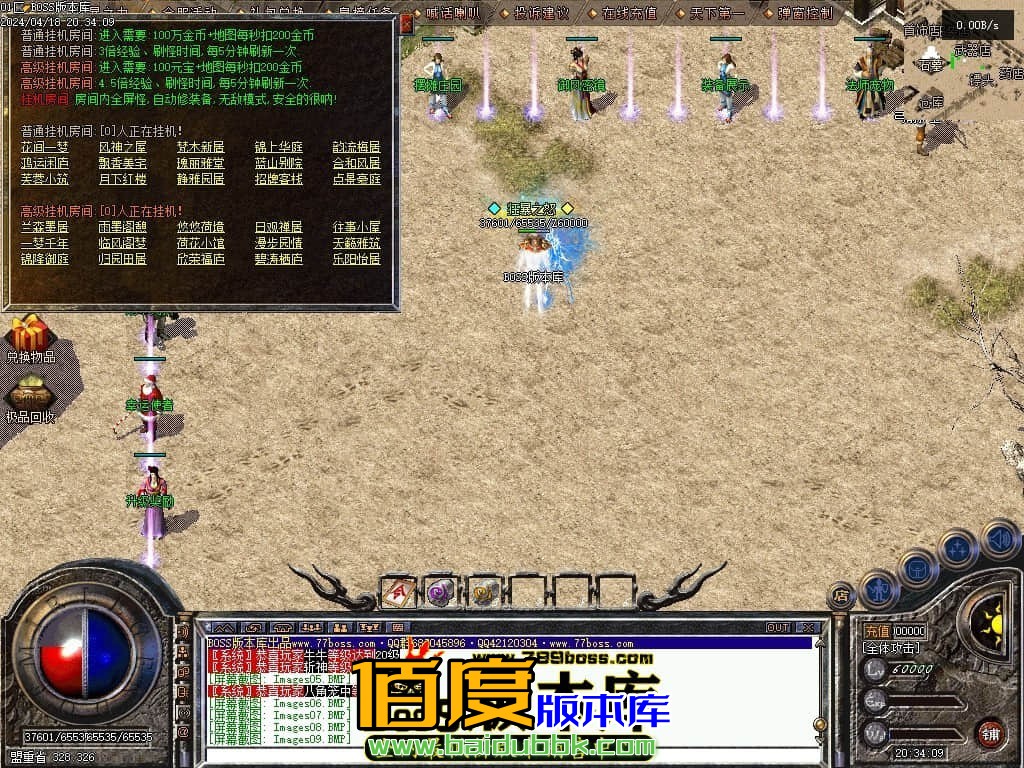Select the 月下红楼 room link
The height and width of the screenshot is (768, 1024).
[123, 179]
